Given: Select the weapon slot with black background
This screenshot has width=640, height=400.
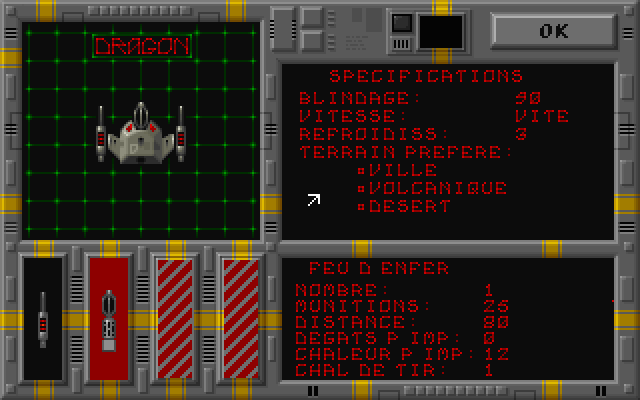Looking at the screenshot, I should tap(43, 317).
